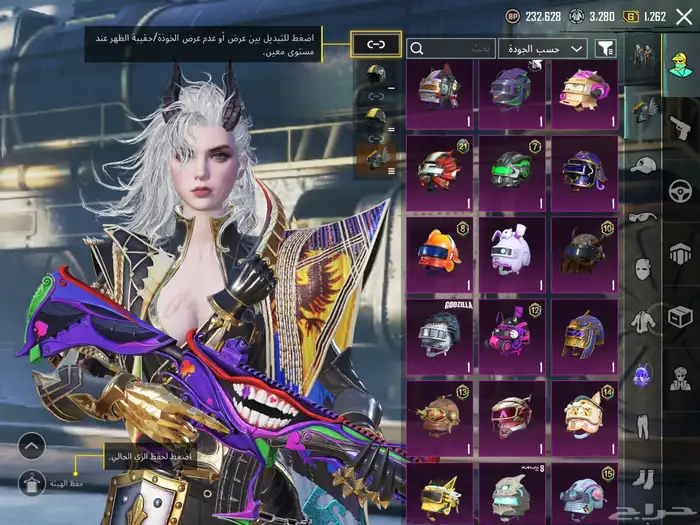Open the helmet search field

(x=451, y=48)
